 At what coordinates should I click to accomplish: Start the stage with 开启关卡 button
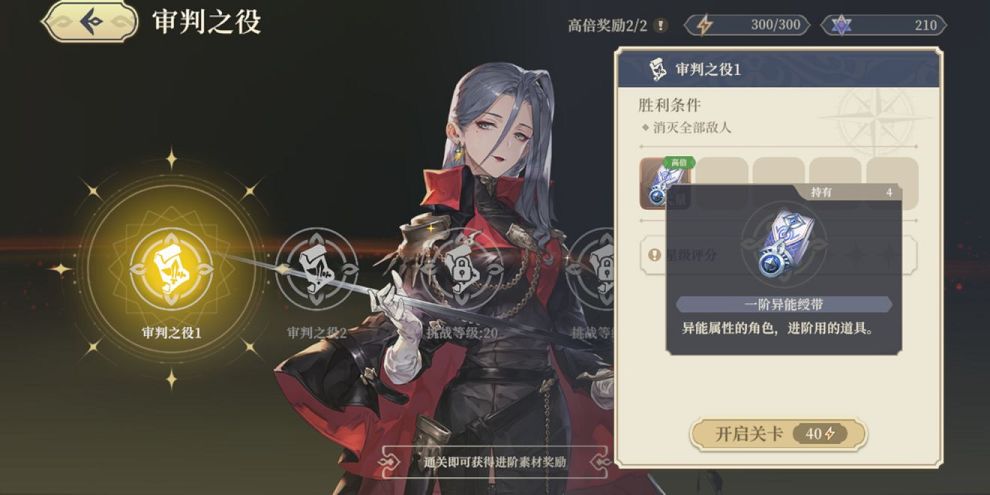point(778,434)
